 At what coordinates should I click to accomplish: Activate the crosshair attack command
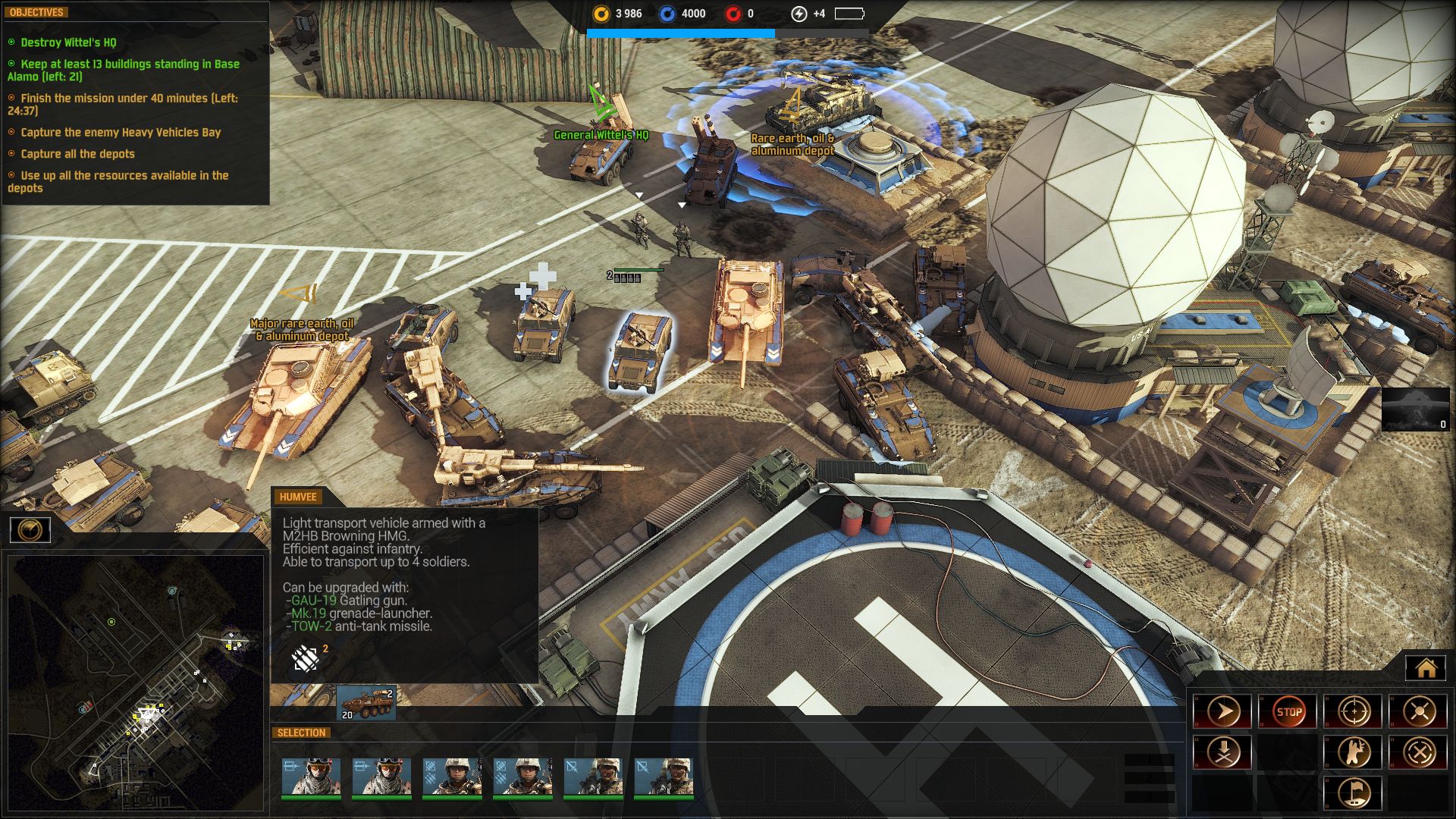tap(1354, 712)
